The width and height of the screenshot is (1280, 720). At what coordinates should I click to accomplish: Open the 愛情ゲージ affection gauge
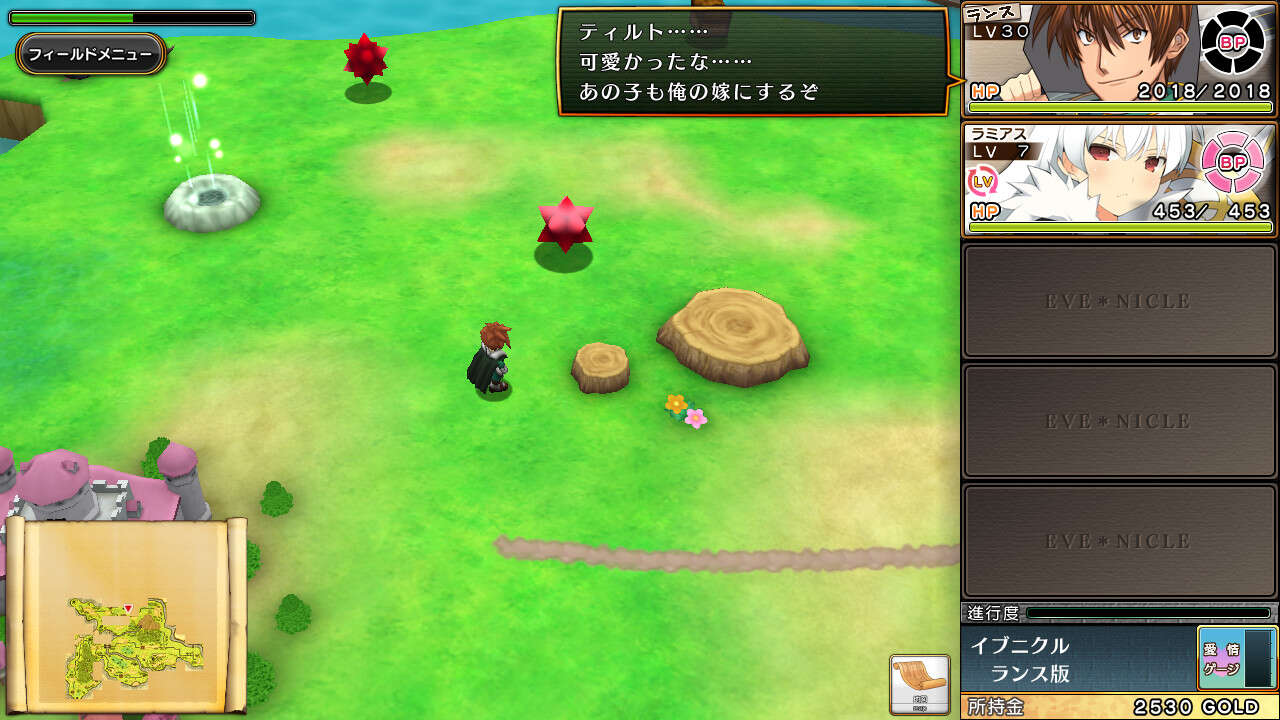point(1237,658)
